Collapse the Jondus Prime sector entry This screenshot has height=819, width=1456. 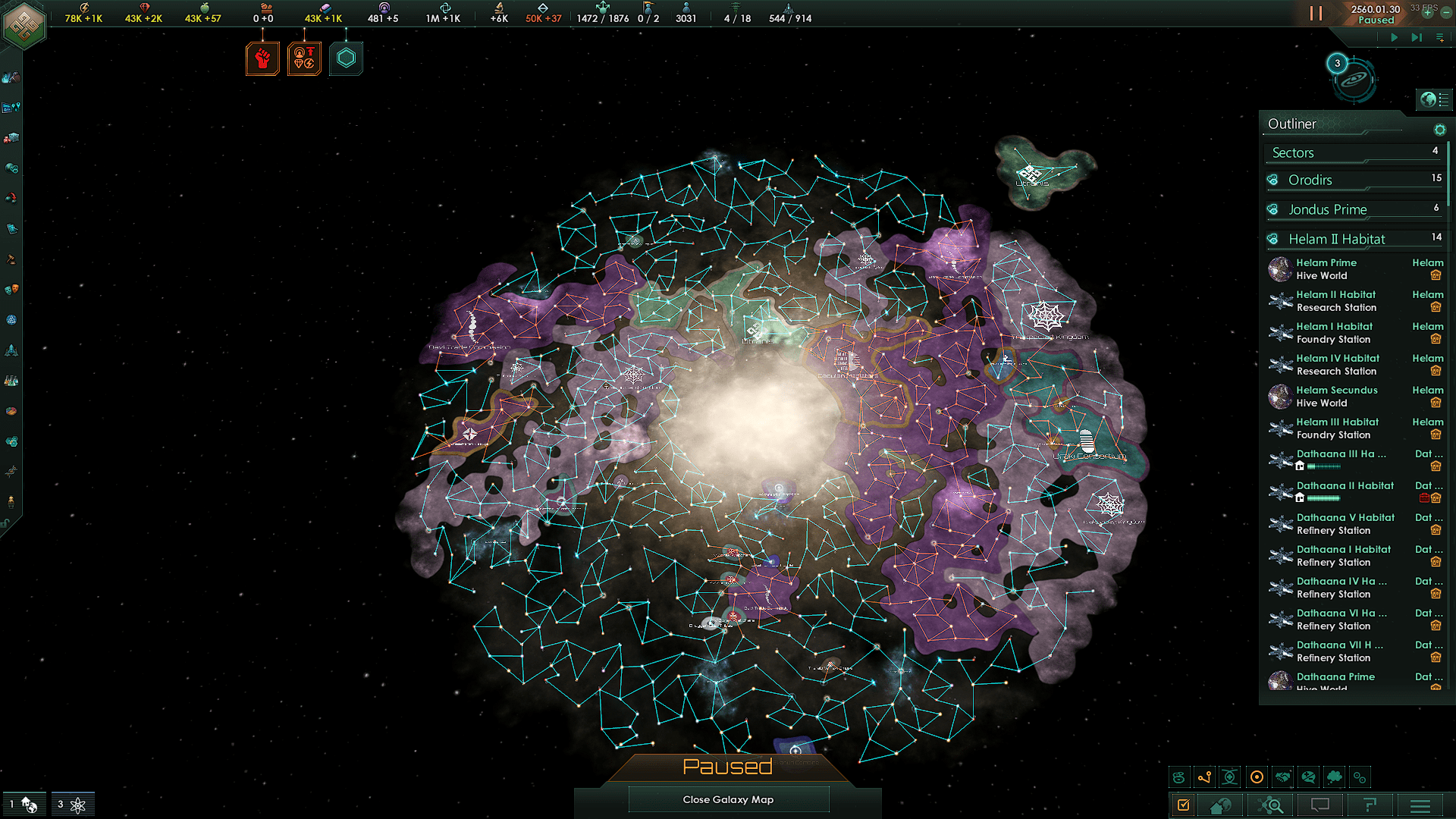[1350, 209]
